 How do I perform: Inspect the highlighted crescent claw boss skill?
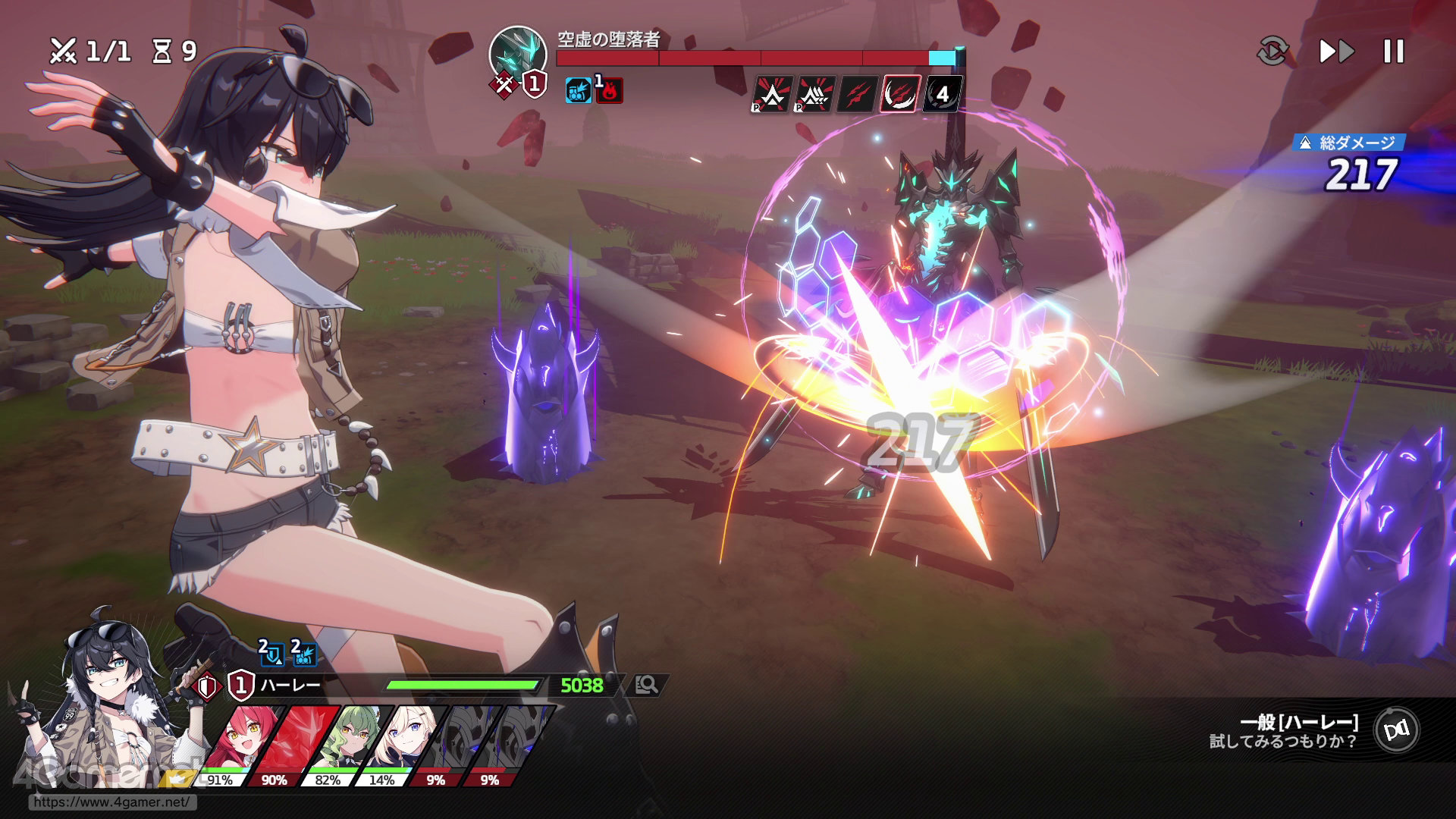pyautogui.click(x=899, y=94)
